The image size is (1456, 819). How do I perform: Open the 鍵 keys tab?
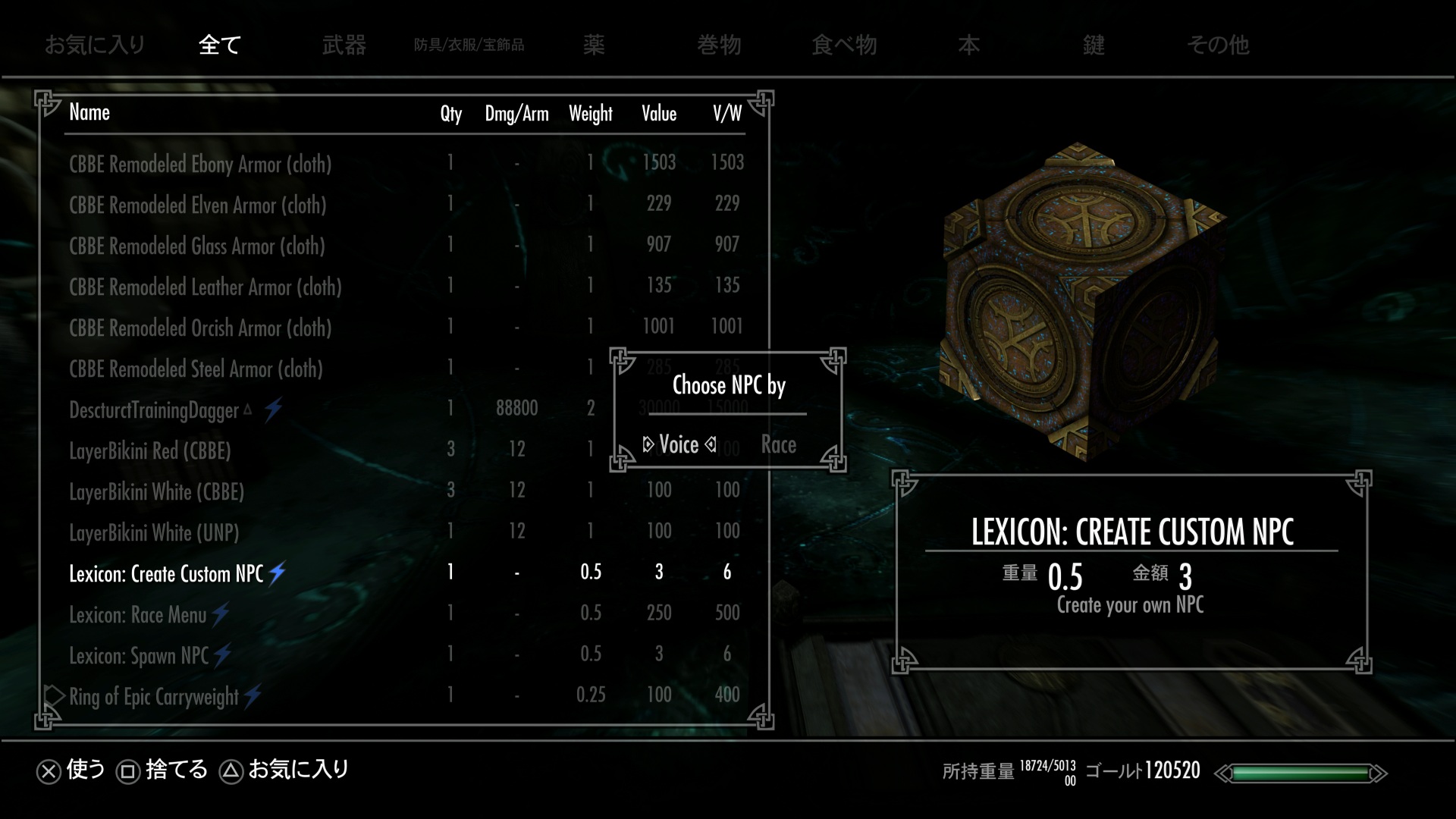coord(1094,45)
